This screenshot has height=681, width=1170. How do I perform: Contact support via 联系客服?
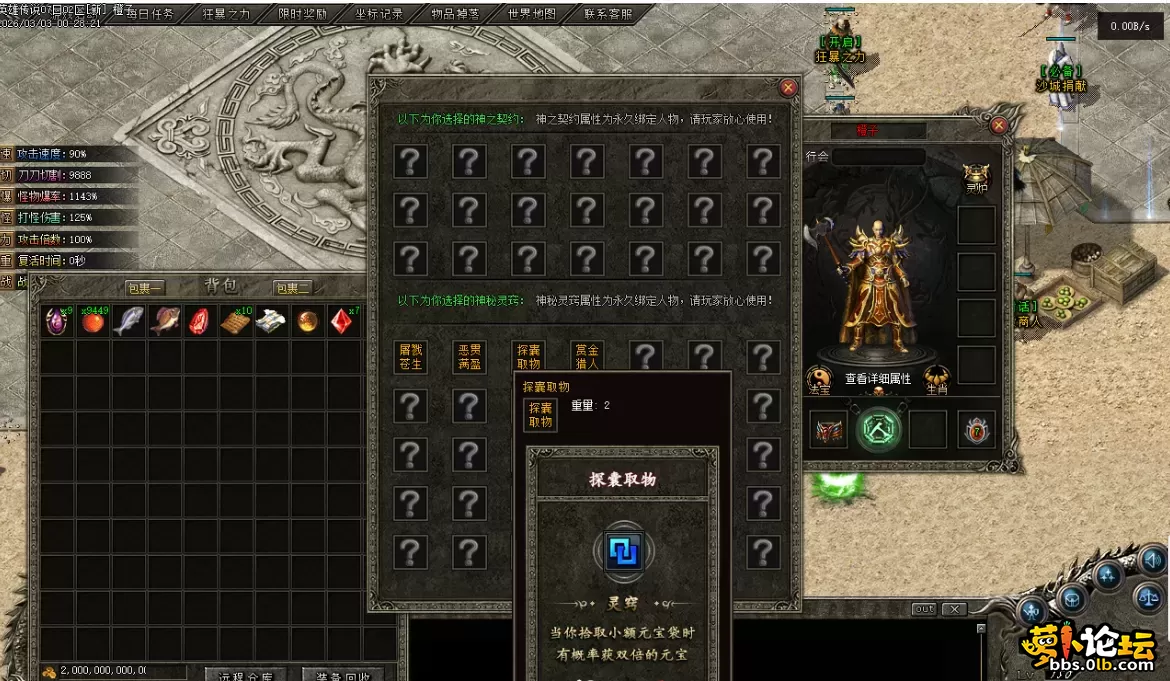point(608,14)
